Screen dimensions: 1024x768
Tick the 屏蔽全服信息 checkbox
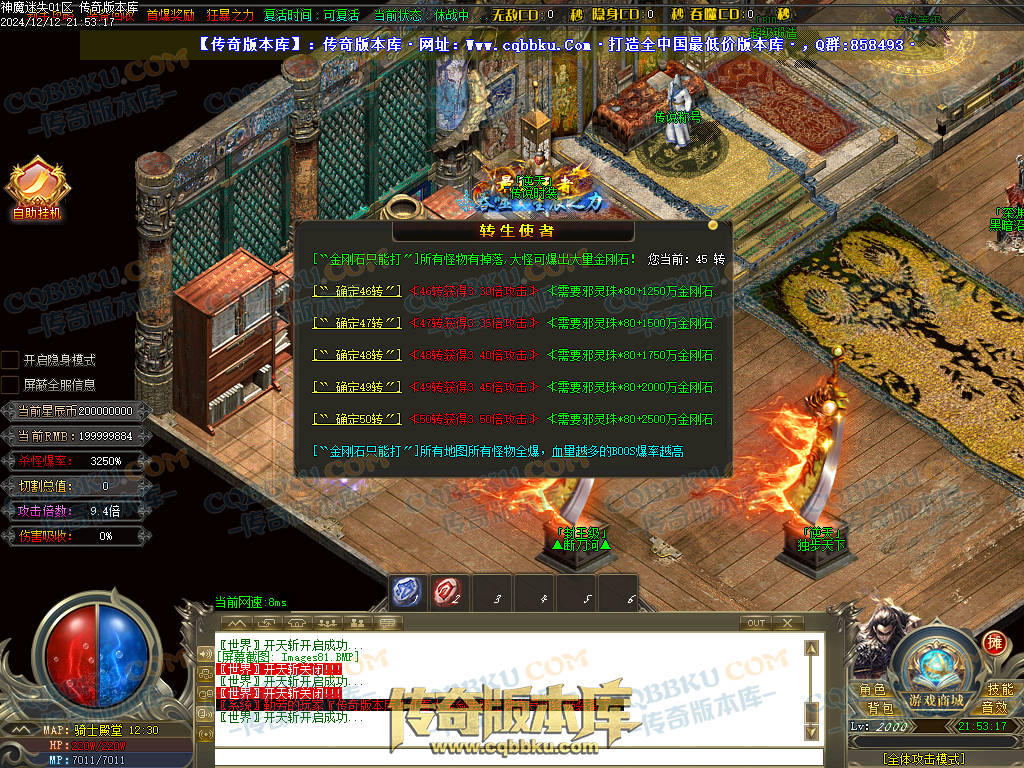tap(10, 384)
